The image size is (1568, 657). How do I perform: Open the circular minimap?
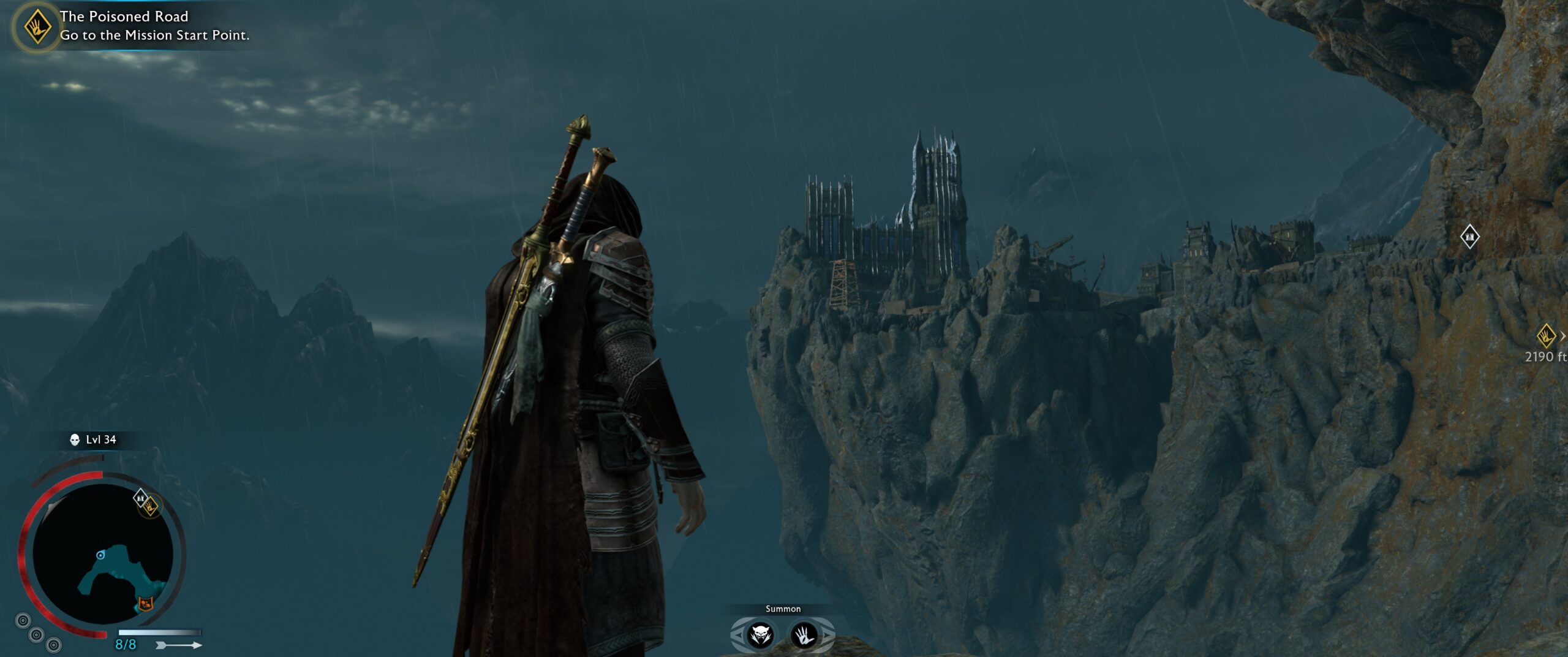click(102, 555)
